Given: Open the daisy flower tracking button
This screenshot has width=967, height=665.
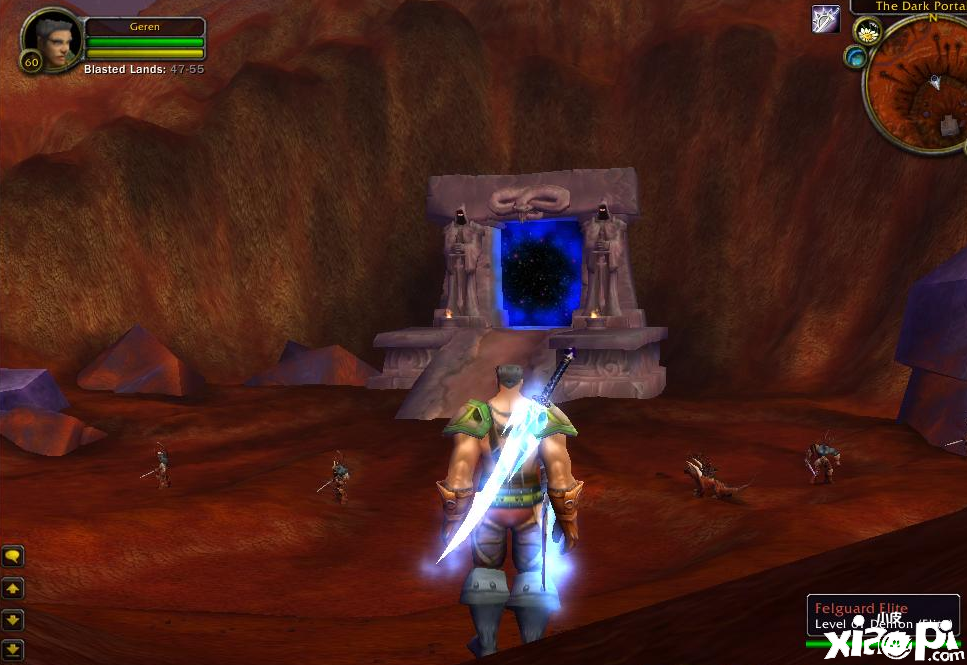Looking at the screenshot, I should pyautogui.click(x=866, y=30).
